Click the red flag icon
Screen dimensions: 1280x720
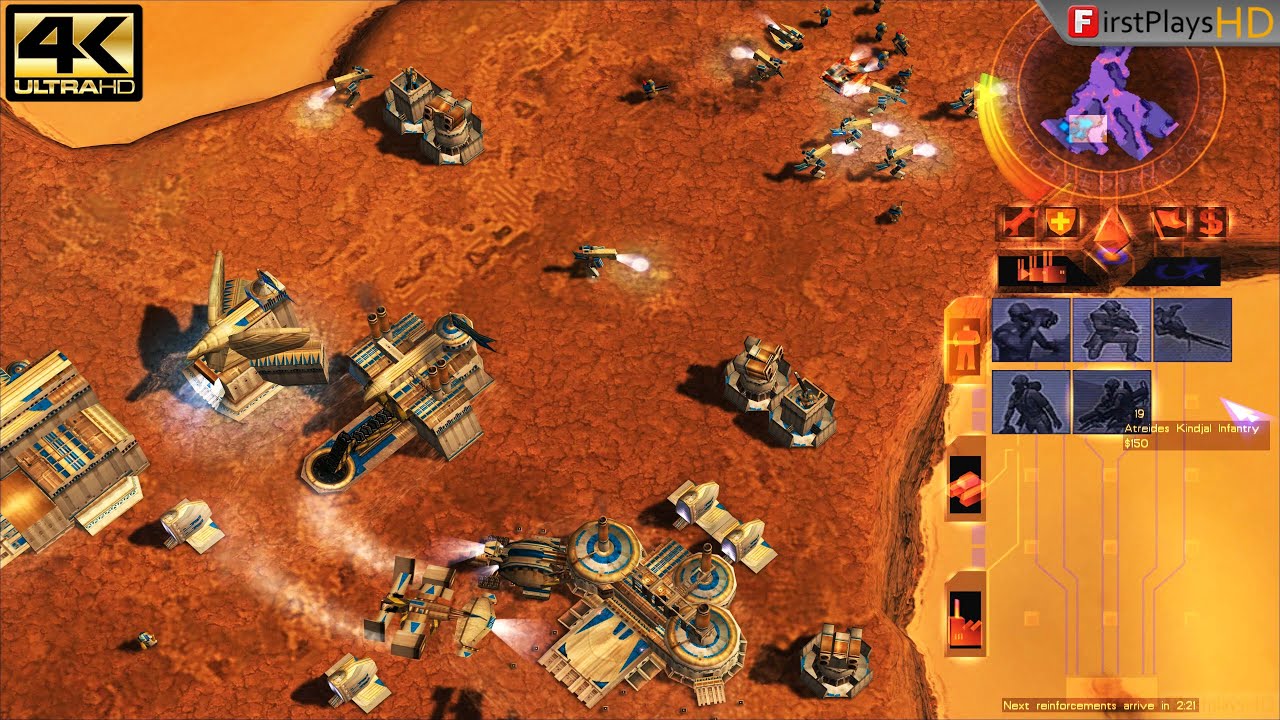(1167, 222)
